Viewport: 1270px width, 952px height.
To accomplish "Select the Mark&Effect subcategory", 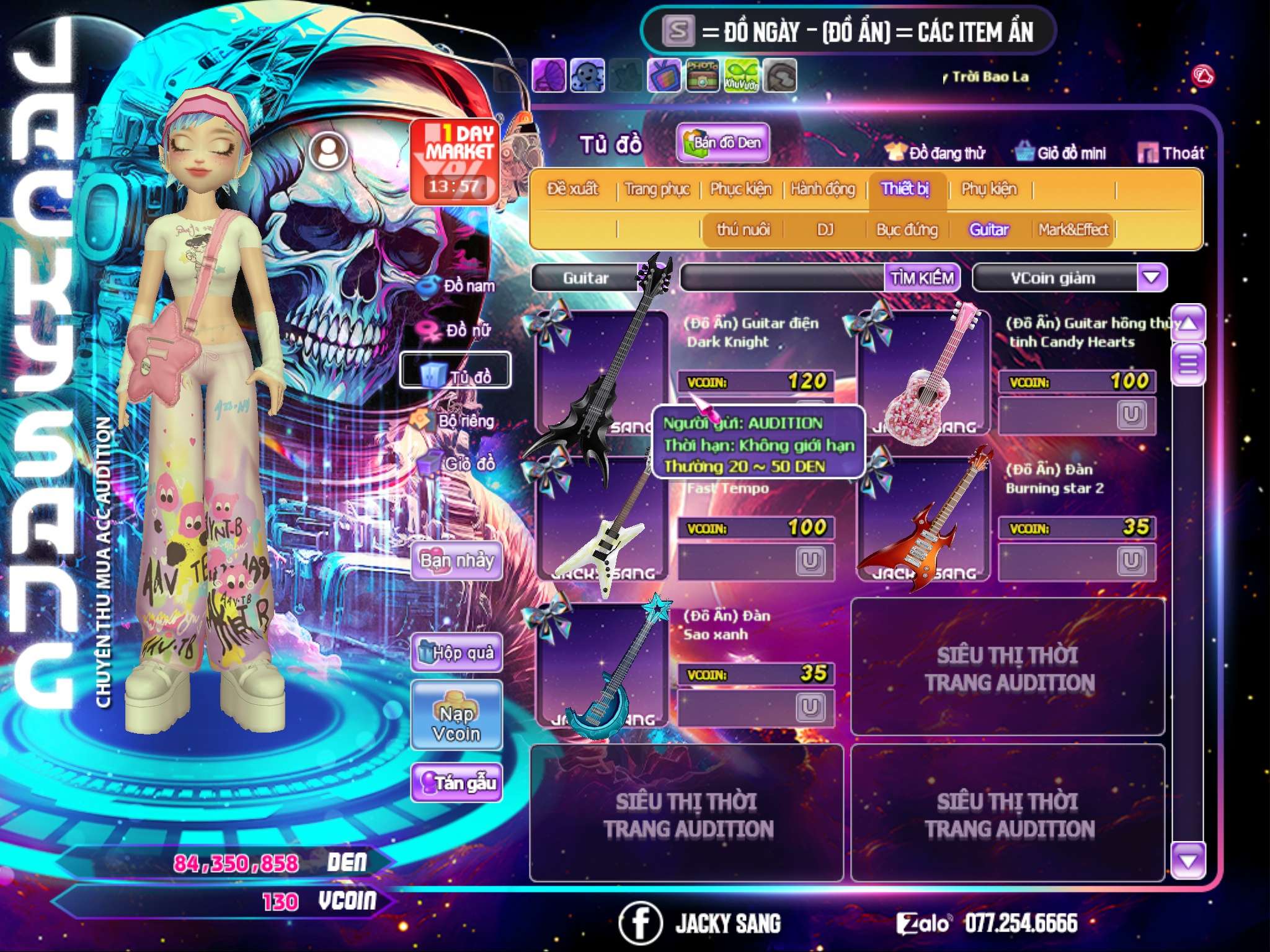I will coord(1073,230).
